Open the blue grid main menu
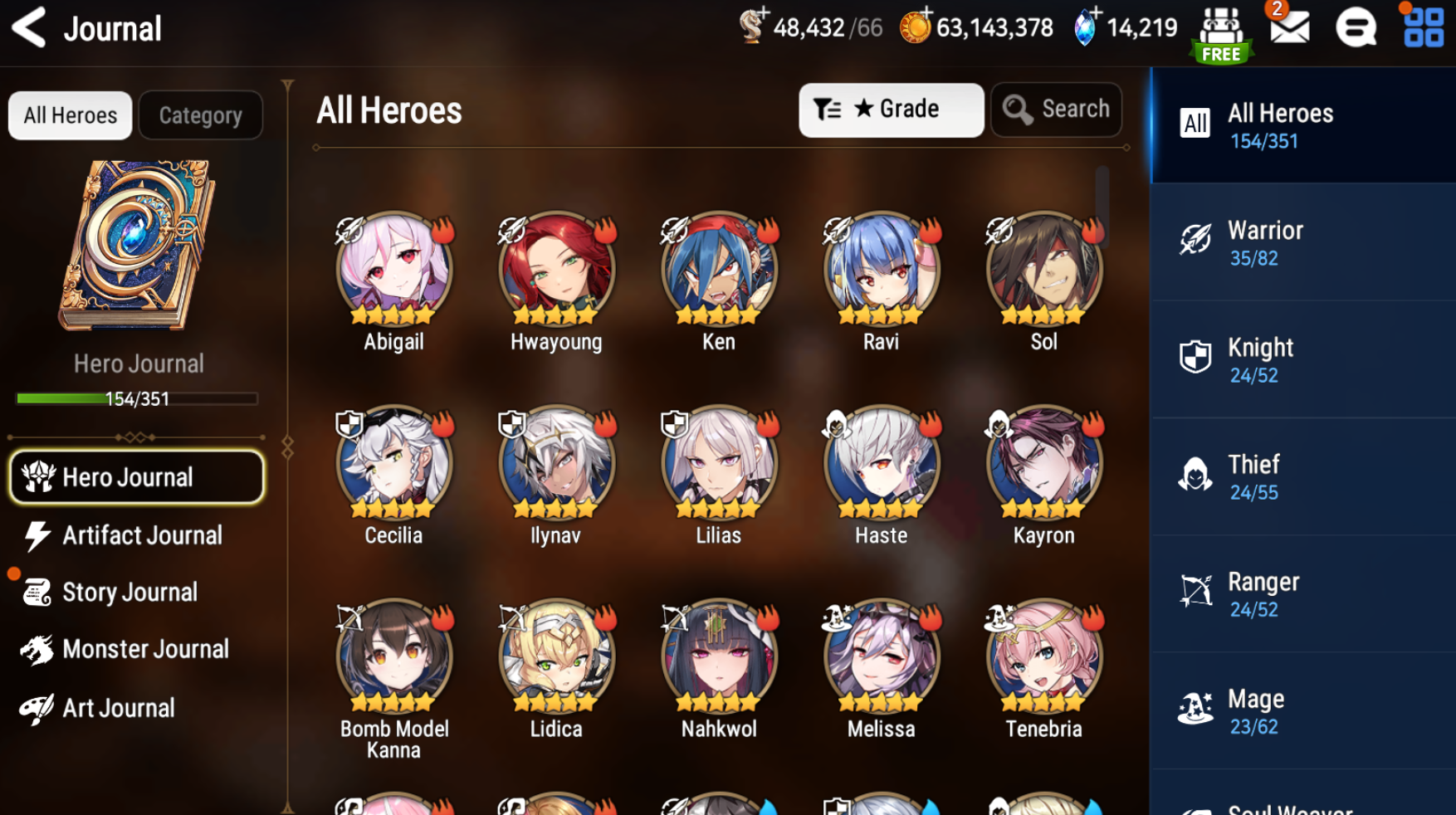Image resolution: width=1456 pixels, height=815 pixels. click(x=1423, y=28)
